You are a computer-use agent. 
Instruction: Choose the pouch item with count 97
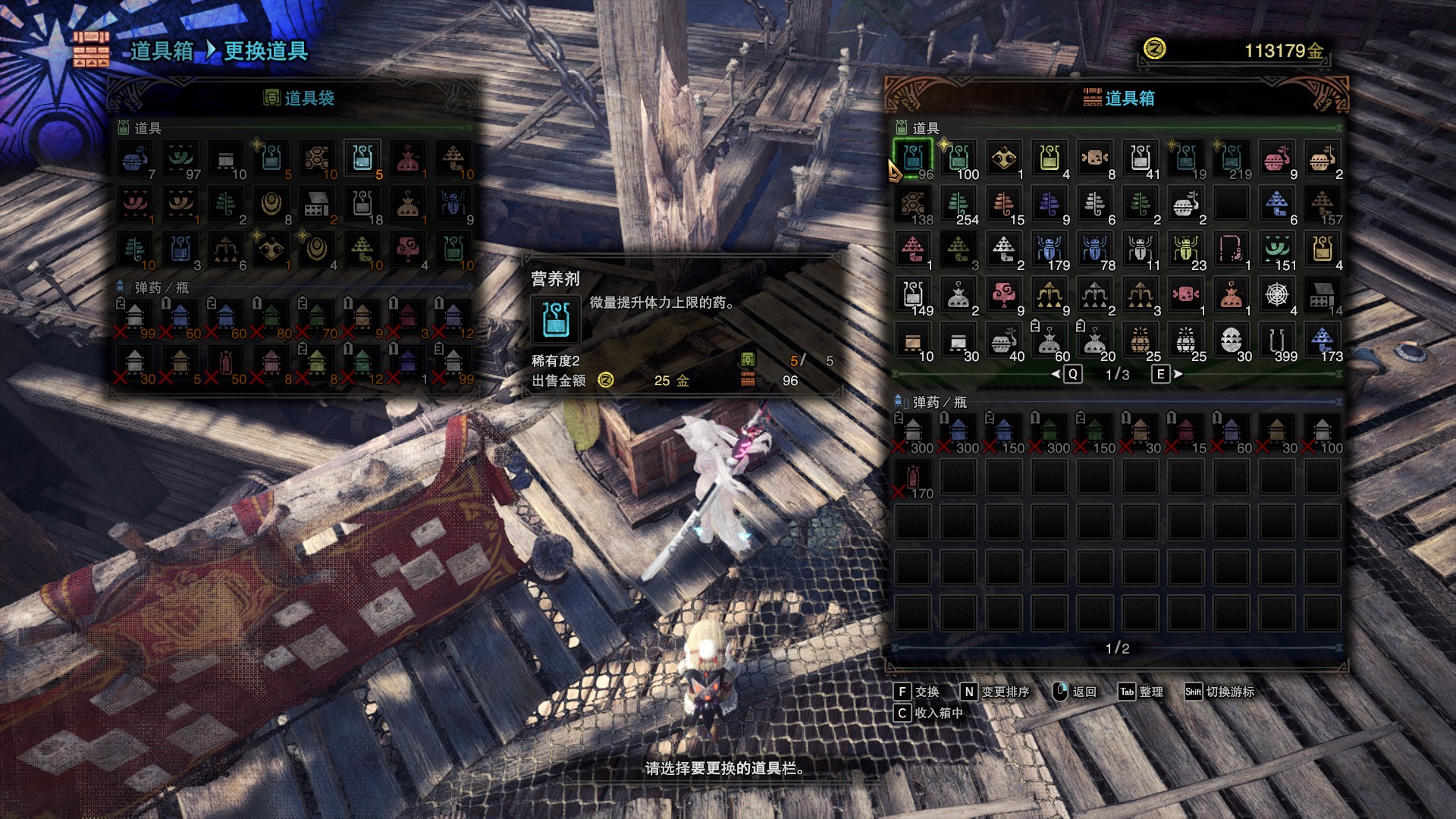[180, 159]
